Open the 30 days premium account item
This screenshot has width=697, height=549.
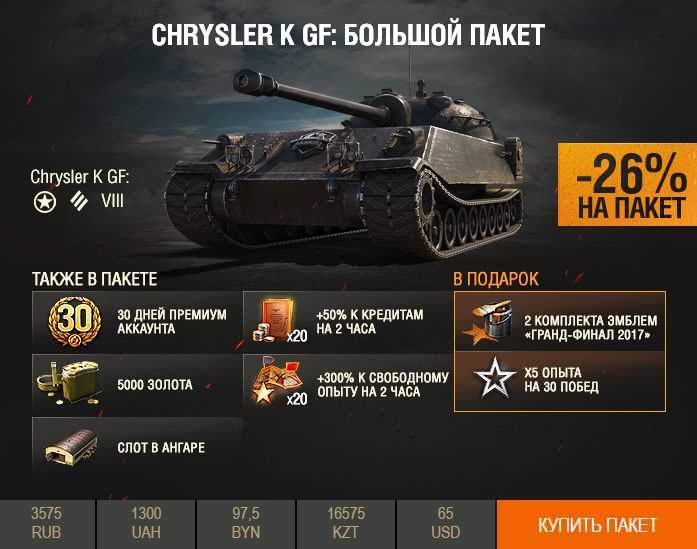point(137,321)
